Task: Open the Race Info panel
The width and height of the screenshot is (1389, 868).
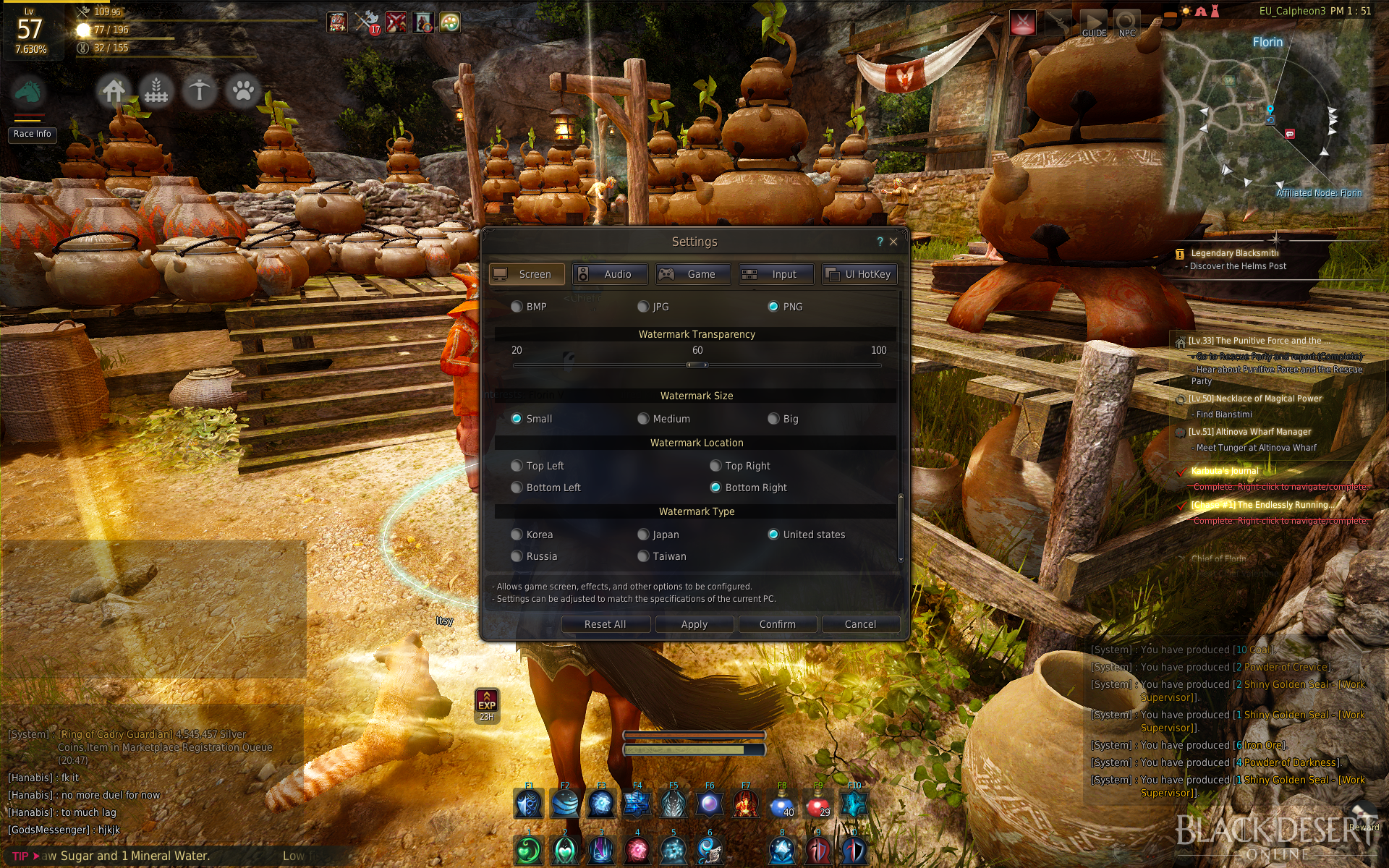Action: 33,134
